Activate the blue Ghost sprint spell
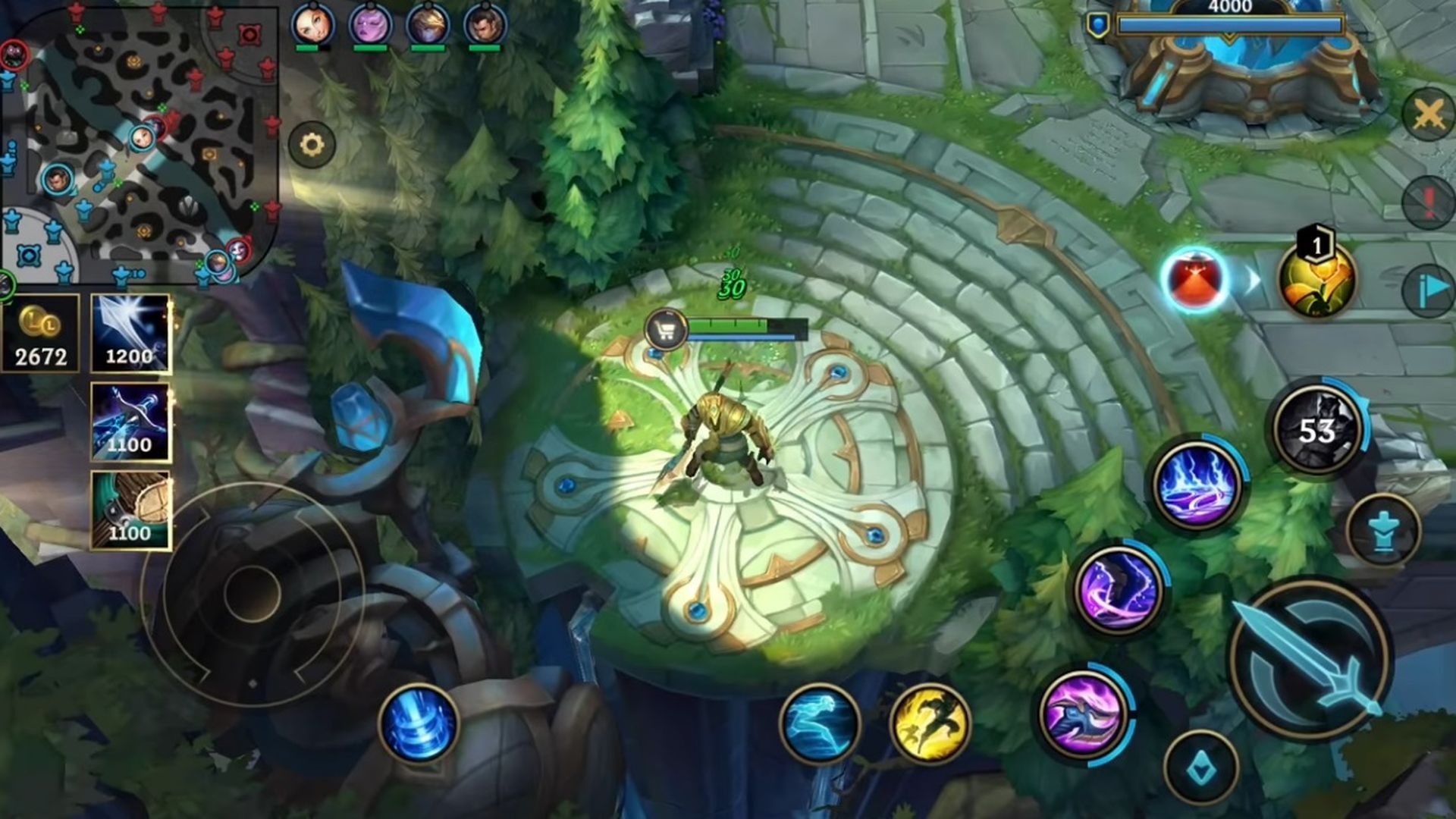 [x=820, y=723]
